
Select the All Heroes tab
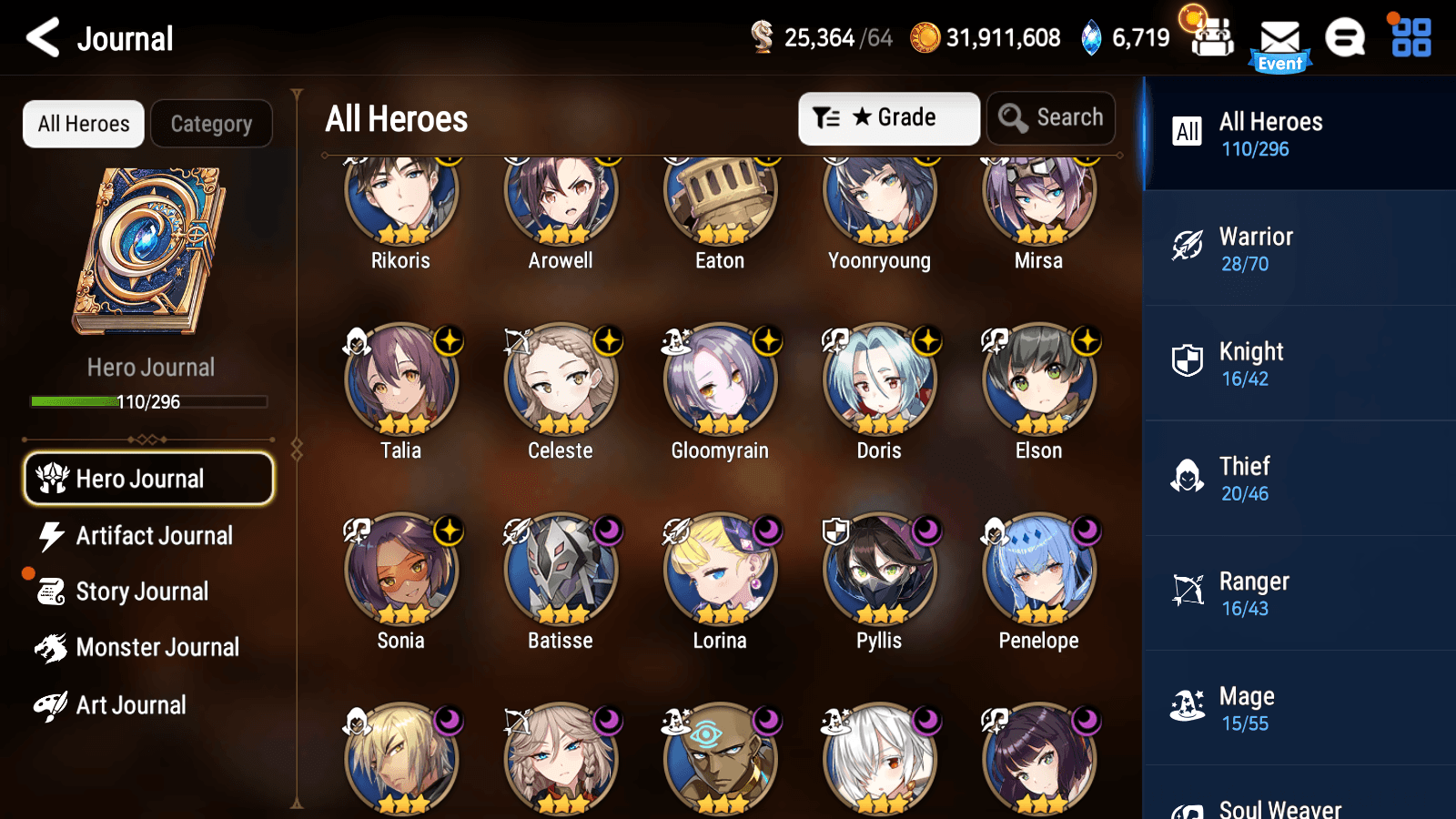pyautogui.click(x=83, y=124)
